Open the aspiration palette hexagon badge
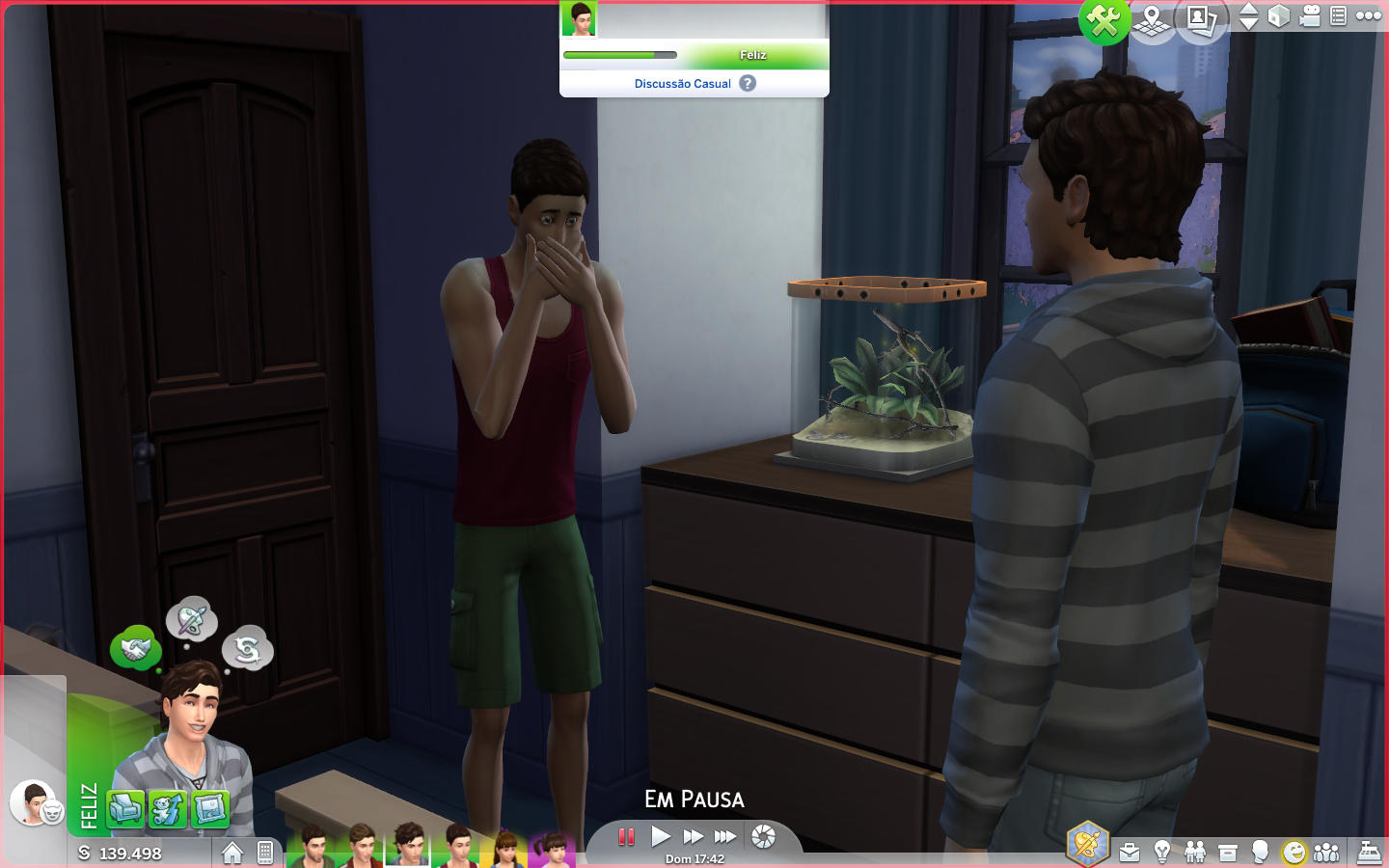 coord(1087,845)
